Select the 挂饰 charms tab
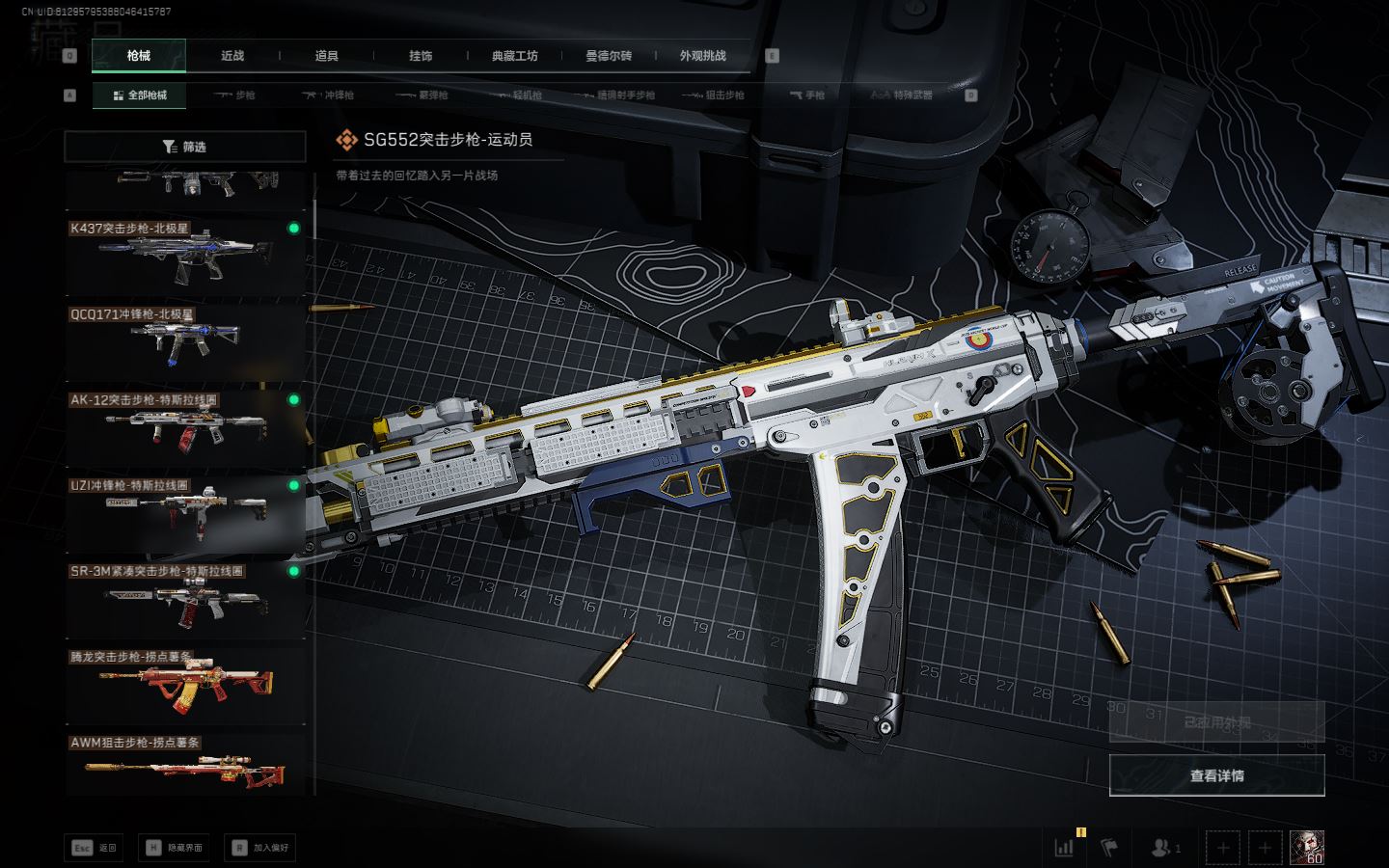Viewport: 1389px width, 868px height. click(421, 56)
